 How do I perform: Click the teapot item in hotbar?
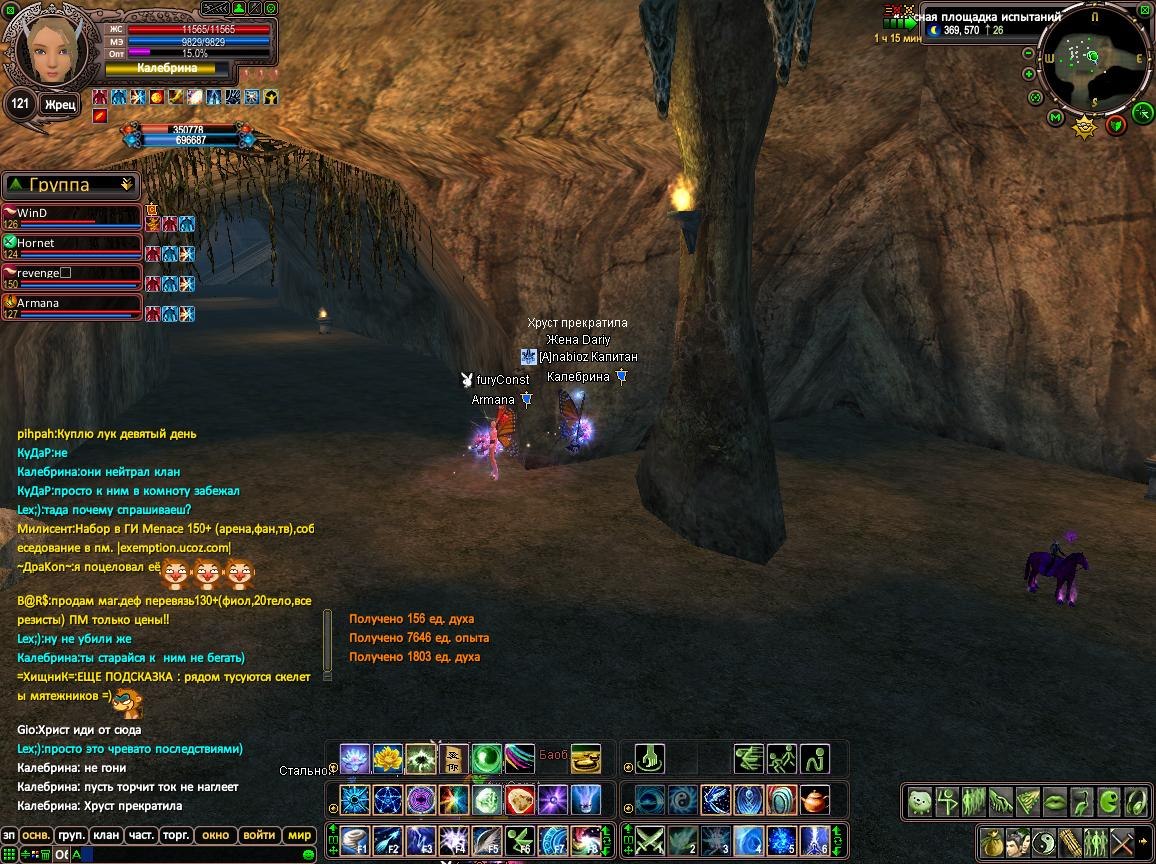(x=815, y=800)
